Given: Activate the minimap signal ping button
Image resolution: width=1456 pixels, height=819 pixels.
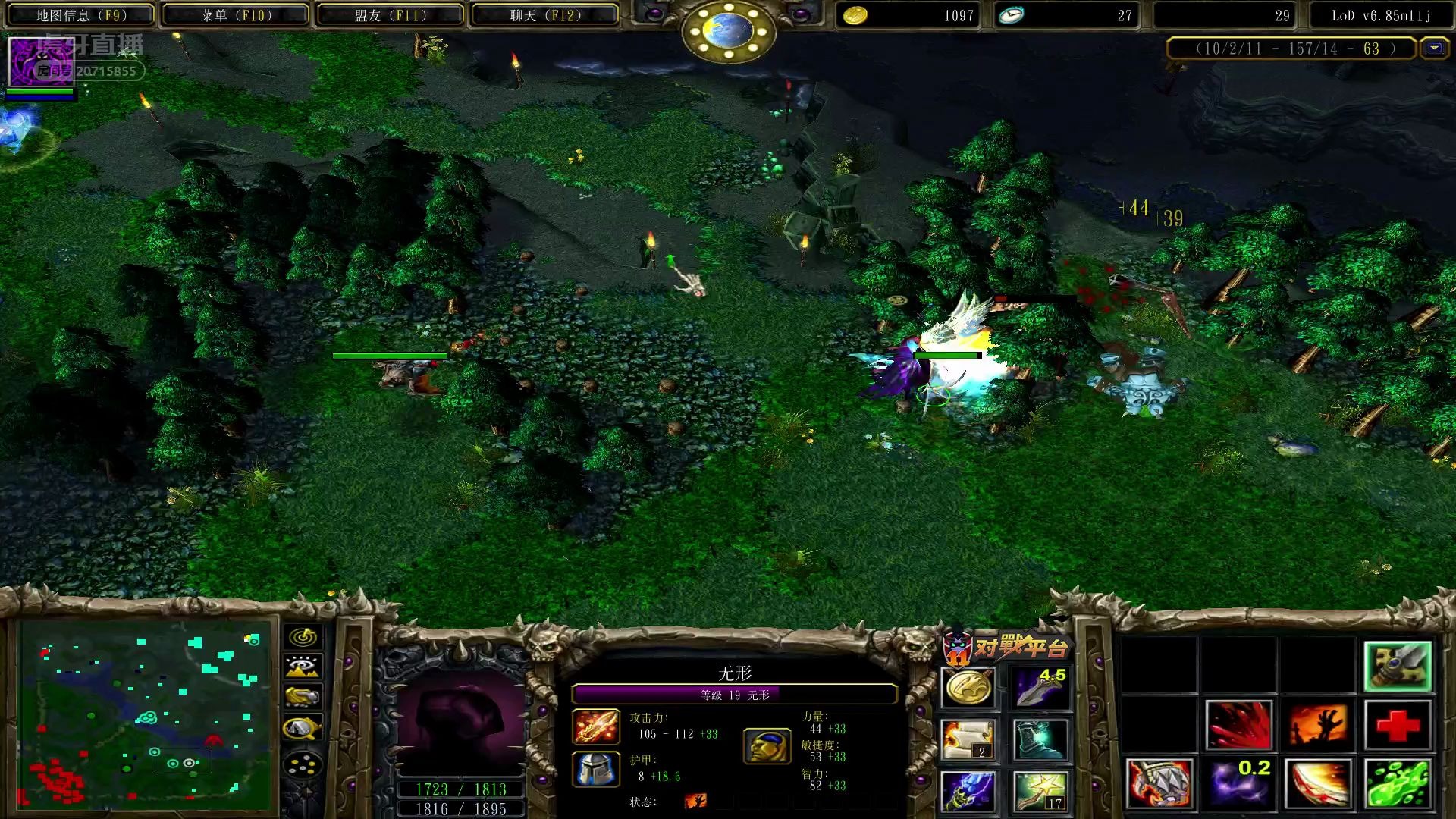Looking at the screenshot, I should point(303,637).
